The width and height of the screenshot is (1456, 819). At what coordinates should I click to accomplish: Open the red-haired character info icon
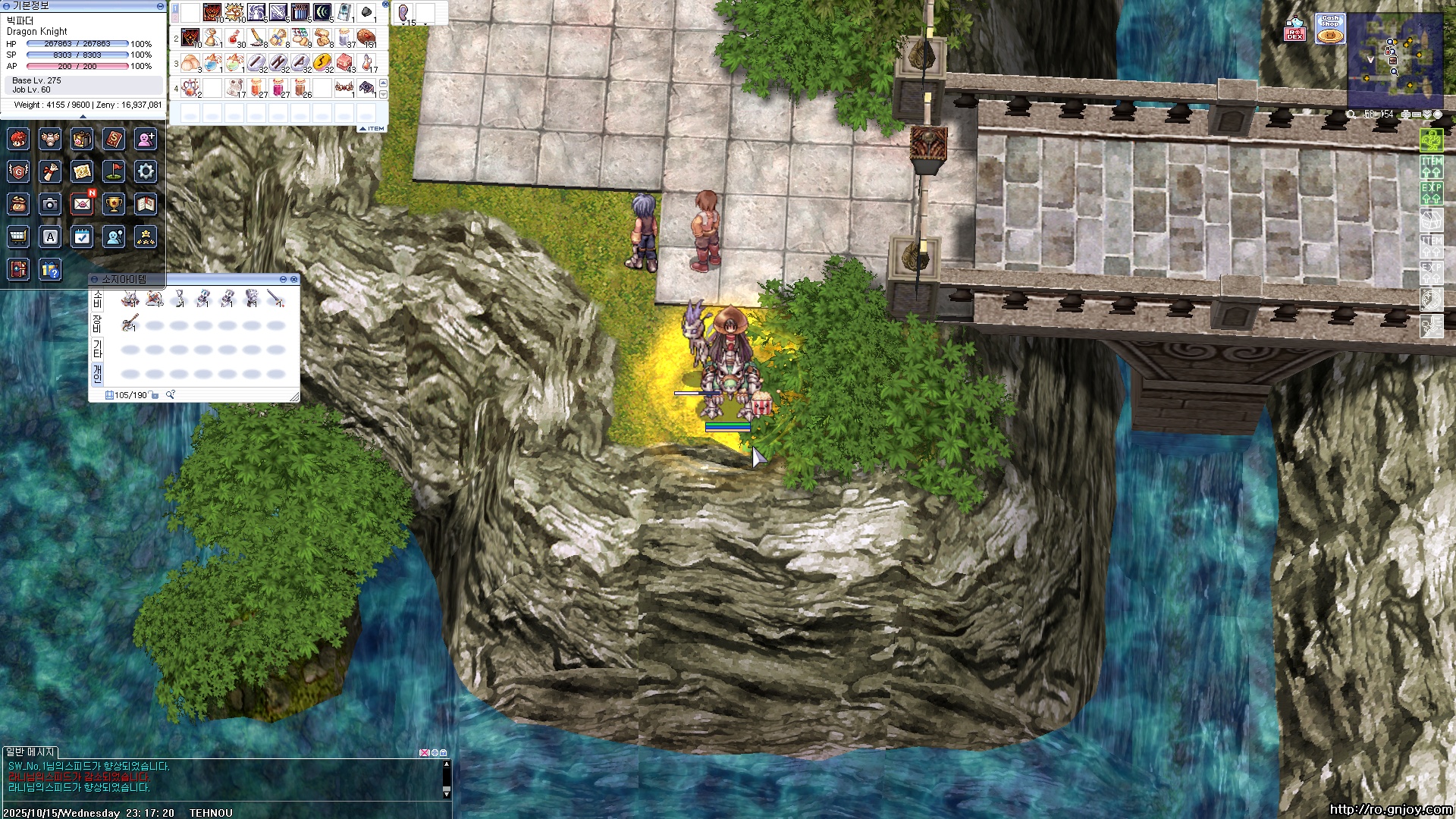click(18, 139)
